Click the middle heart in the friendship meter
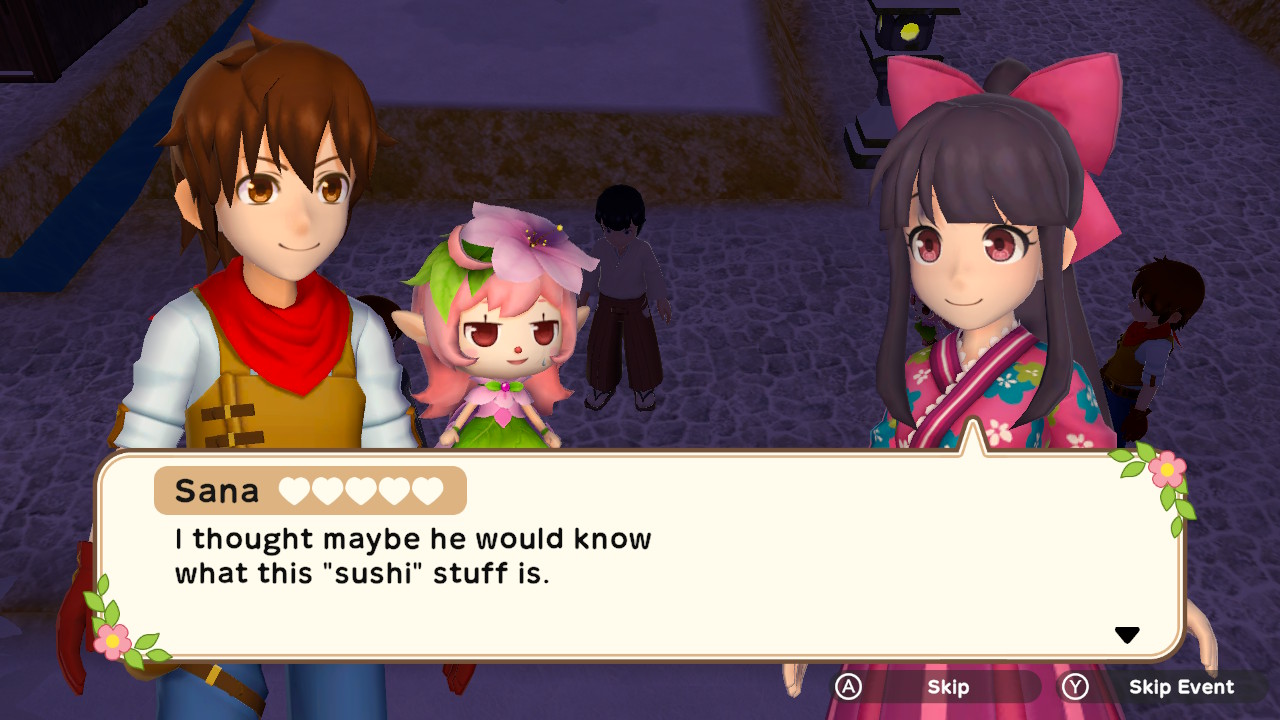This screenshot has width=1280, height=720. (360, 490)
